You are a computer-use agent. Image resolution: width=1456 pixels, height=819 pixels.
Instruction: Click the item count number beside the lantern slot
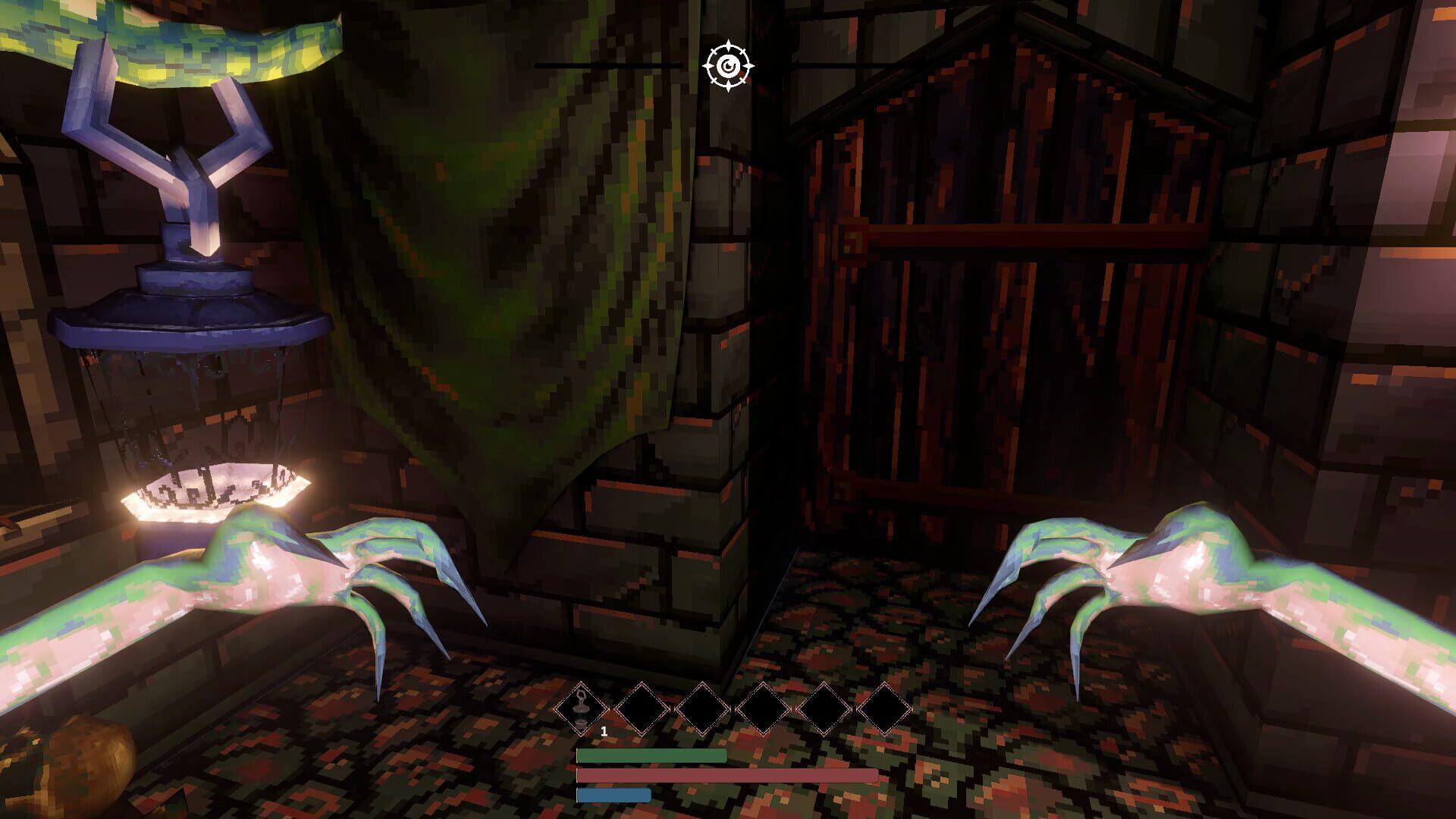click(604, 733)
